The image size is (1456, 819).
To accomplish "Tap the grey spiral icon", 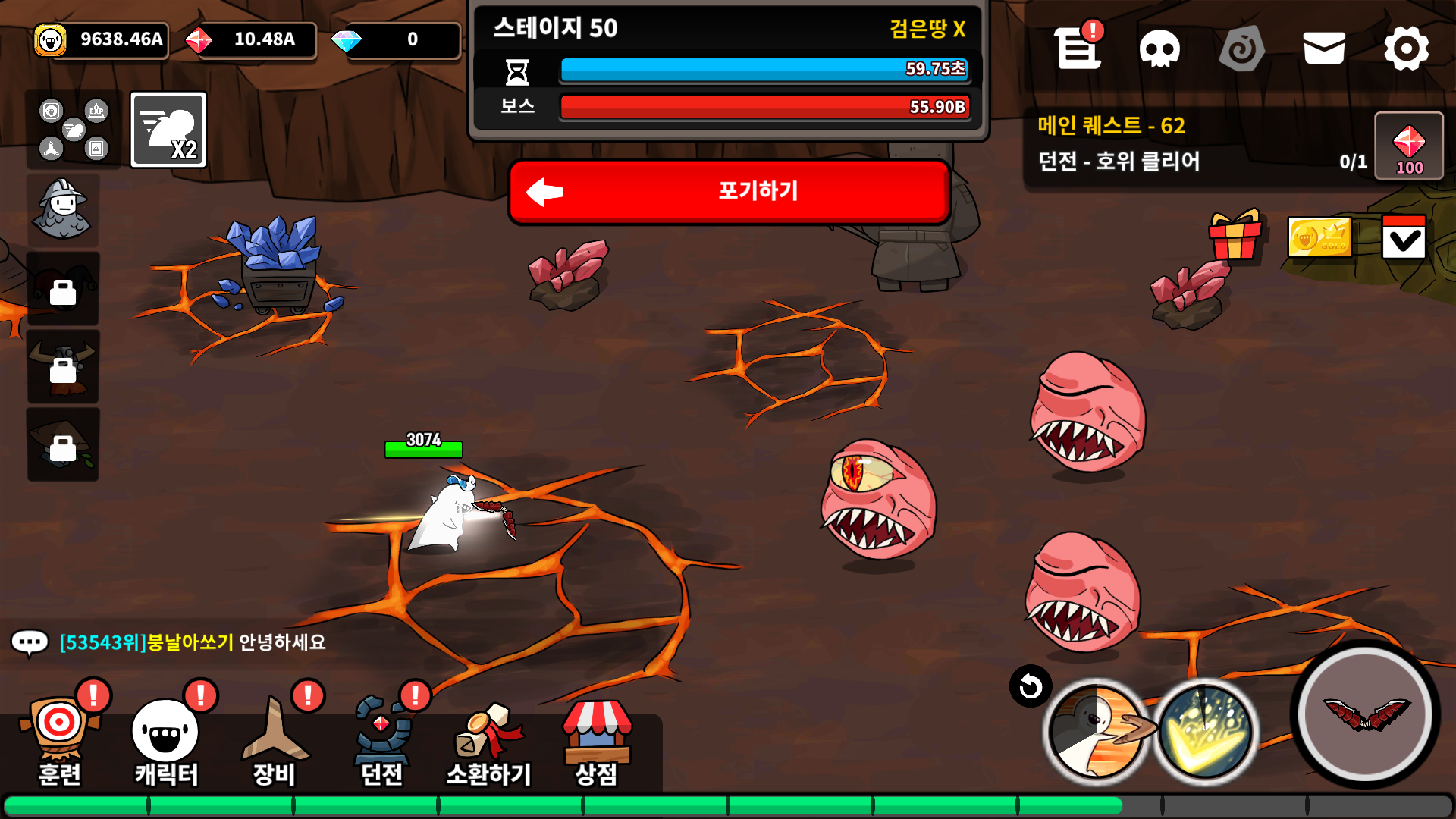I will point(1241,49).
